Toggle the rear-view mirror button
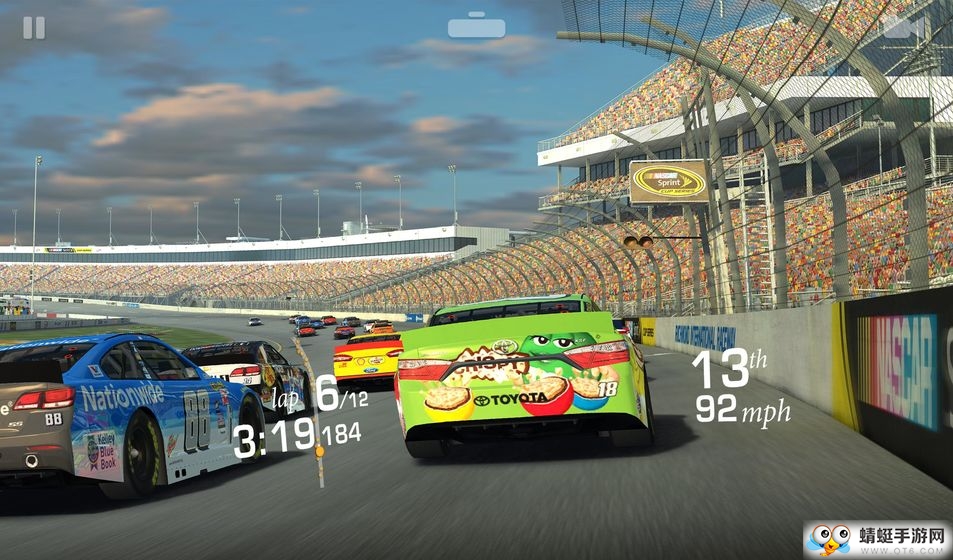The height and width of the screenshot is (560, 953). coord(476,26)
